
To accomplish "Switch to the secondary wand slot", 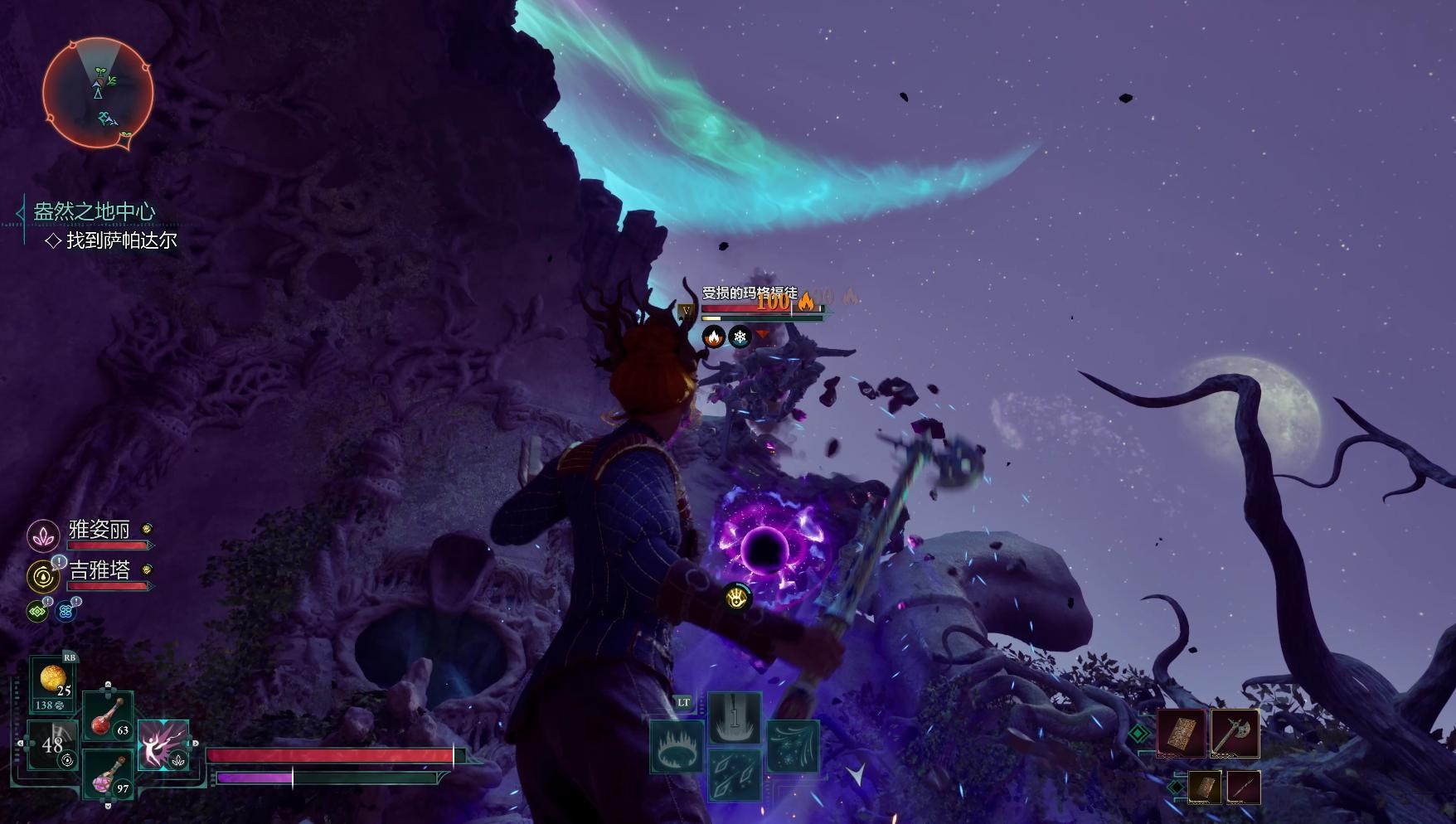I will click(1243, 787).
